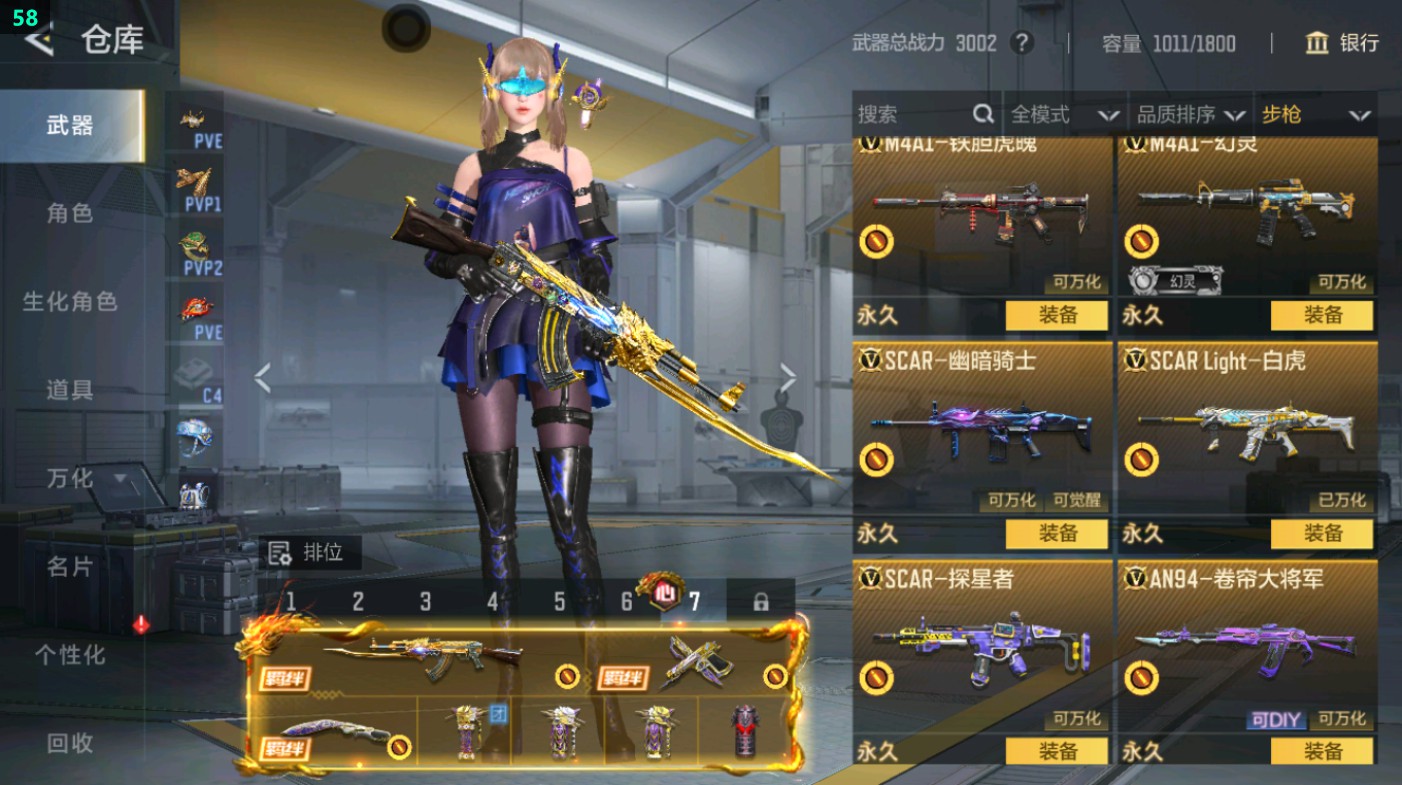Screen dimensions: 1402x785
Task: Equip the SCAR-幽暗骑士 rifle
Action: (1056, 533)
